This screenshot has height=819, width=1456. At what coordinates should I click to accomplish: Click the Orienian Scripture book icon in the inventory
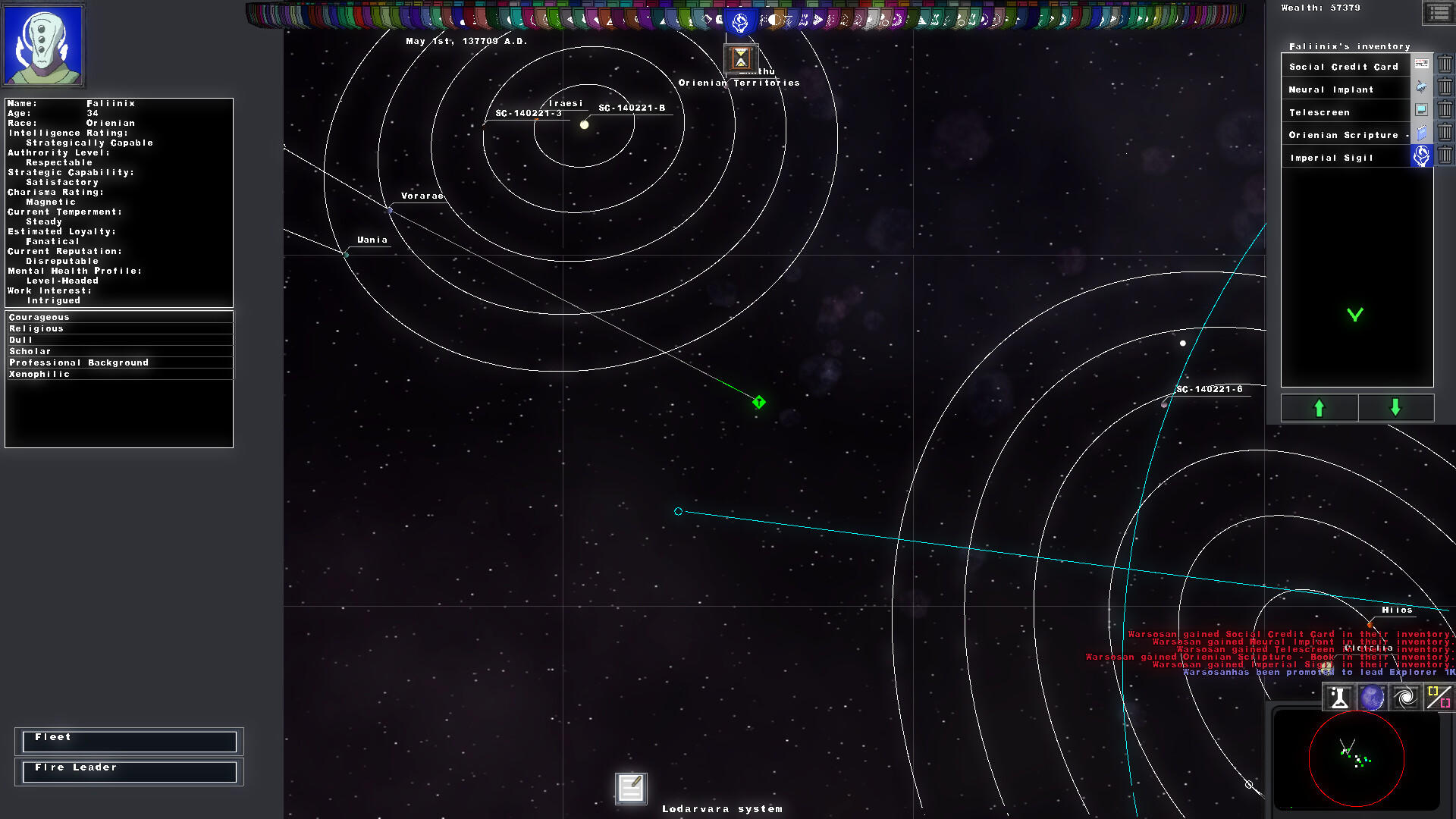click(x=1420, y=133)
